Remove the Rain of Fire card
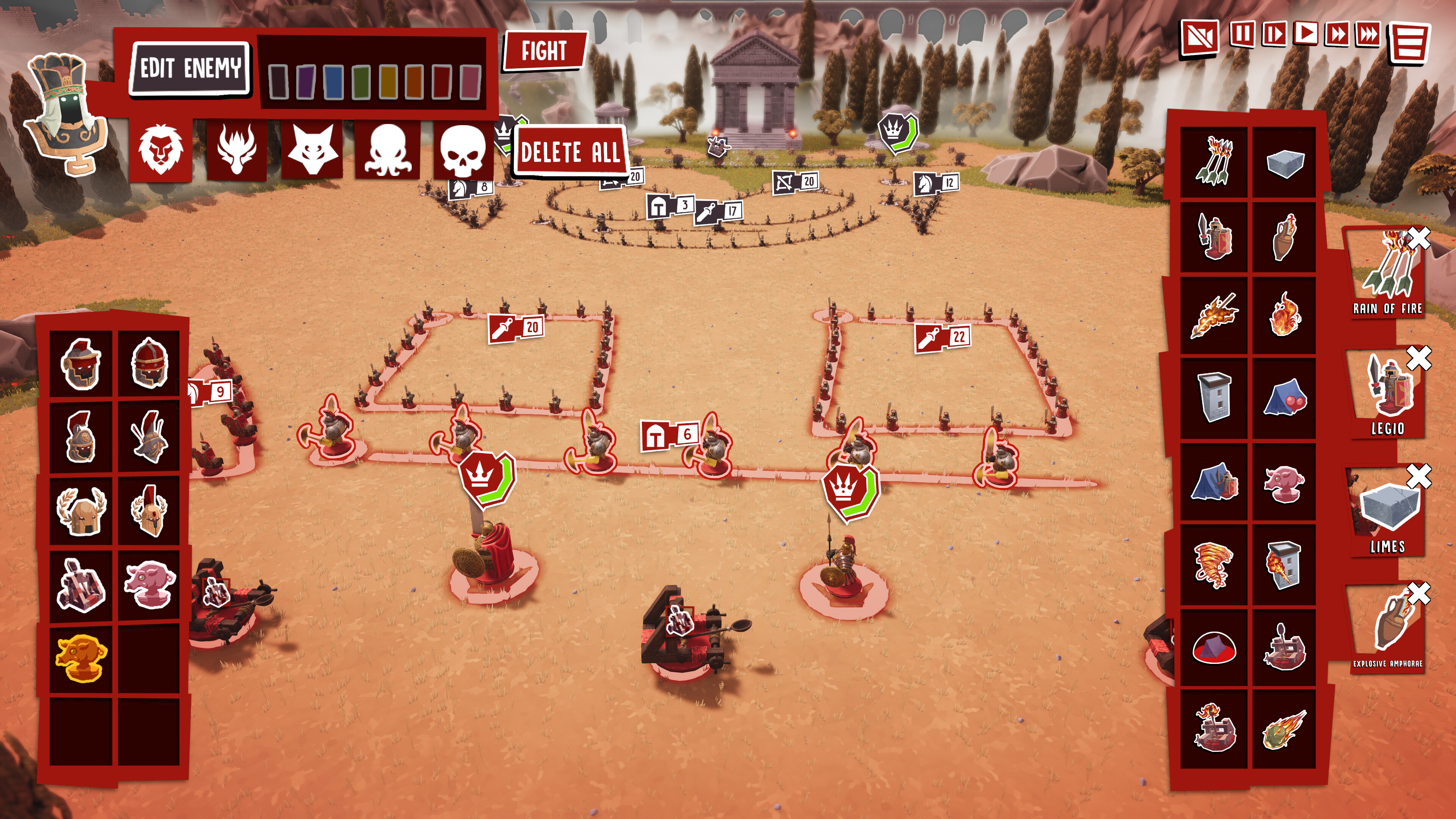1456x819 pixels. (1419, 238)
